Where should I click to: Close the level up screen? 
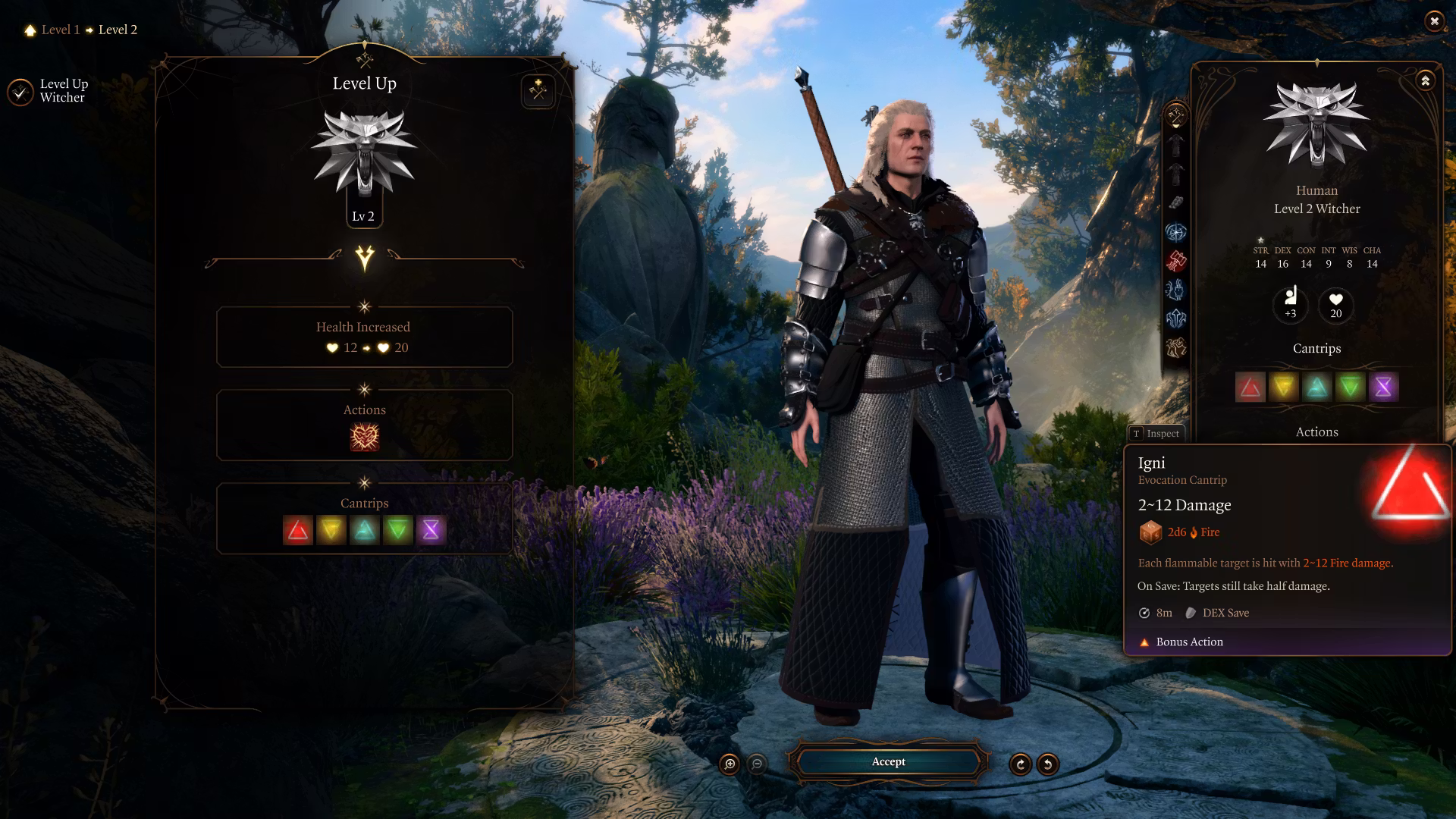point(1433,21)
